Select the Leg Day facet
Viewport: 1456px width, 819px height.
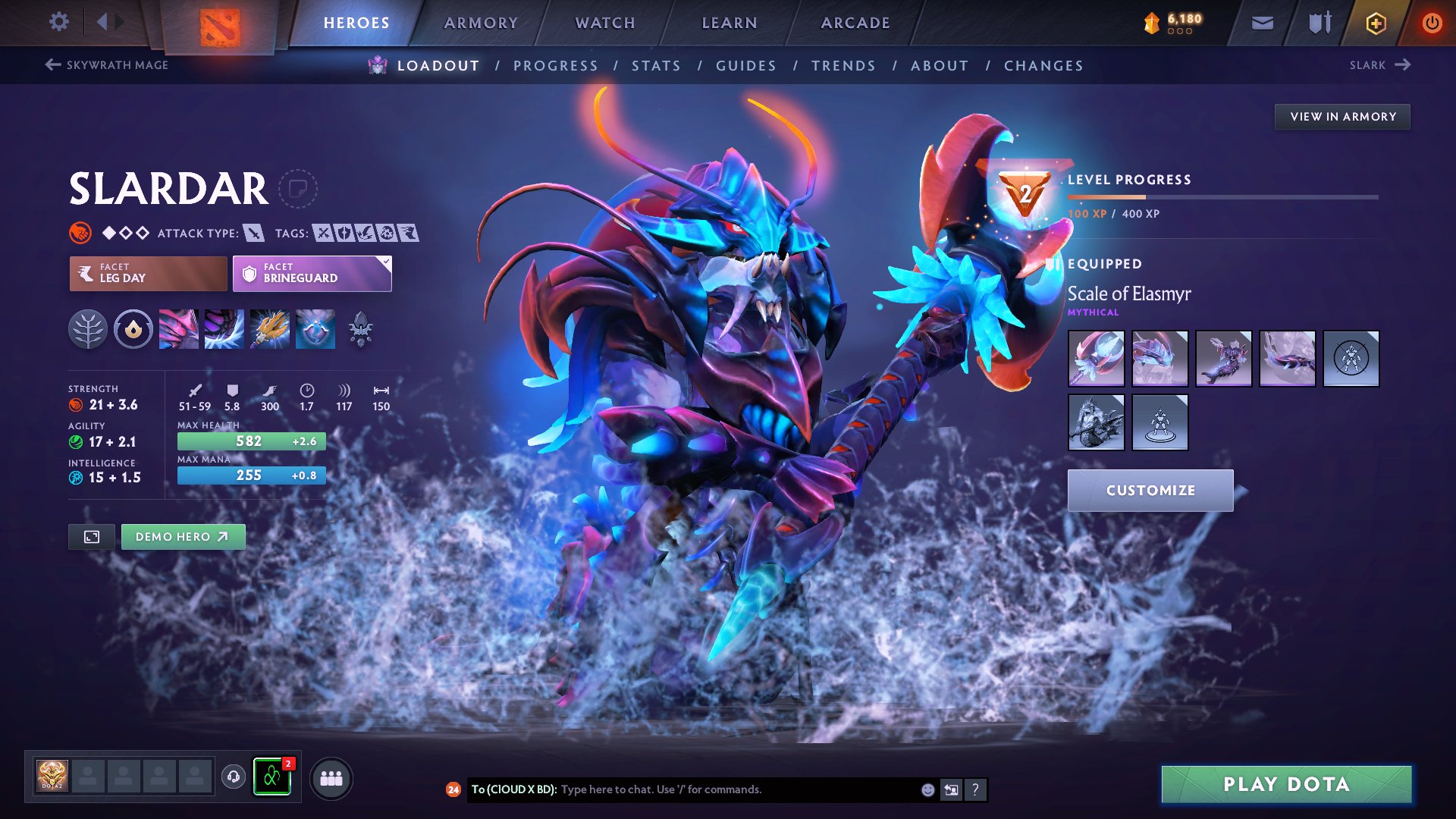147,273
